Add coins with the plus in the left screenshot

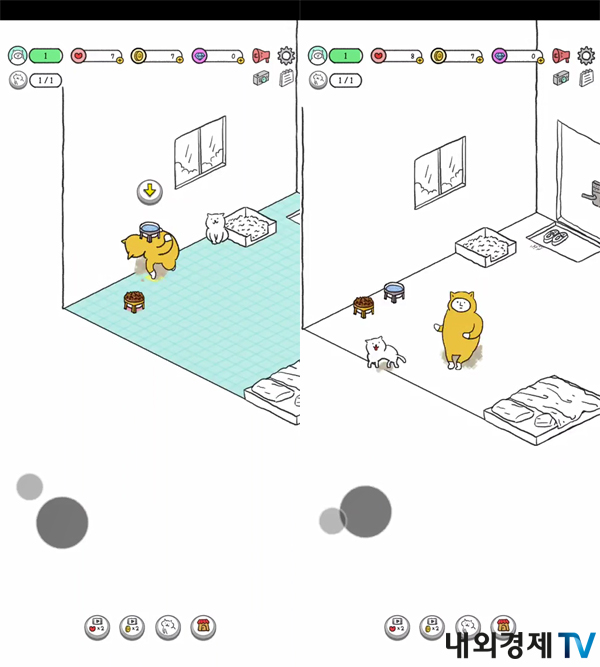pos(180,60)
